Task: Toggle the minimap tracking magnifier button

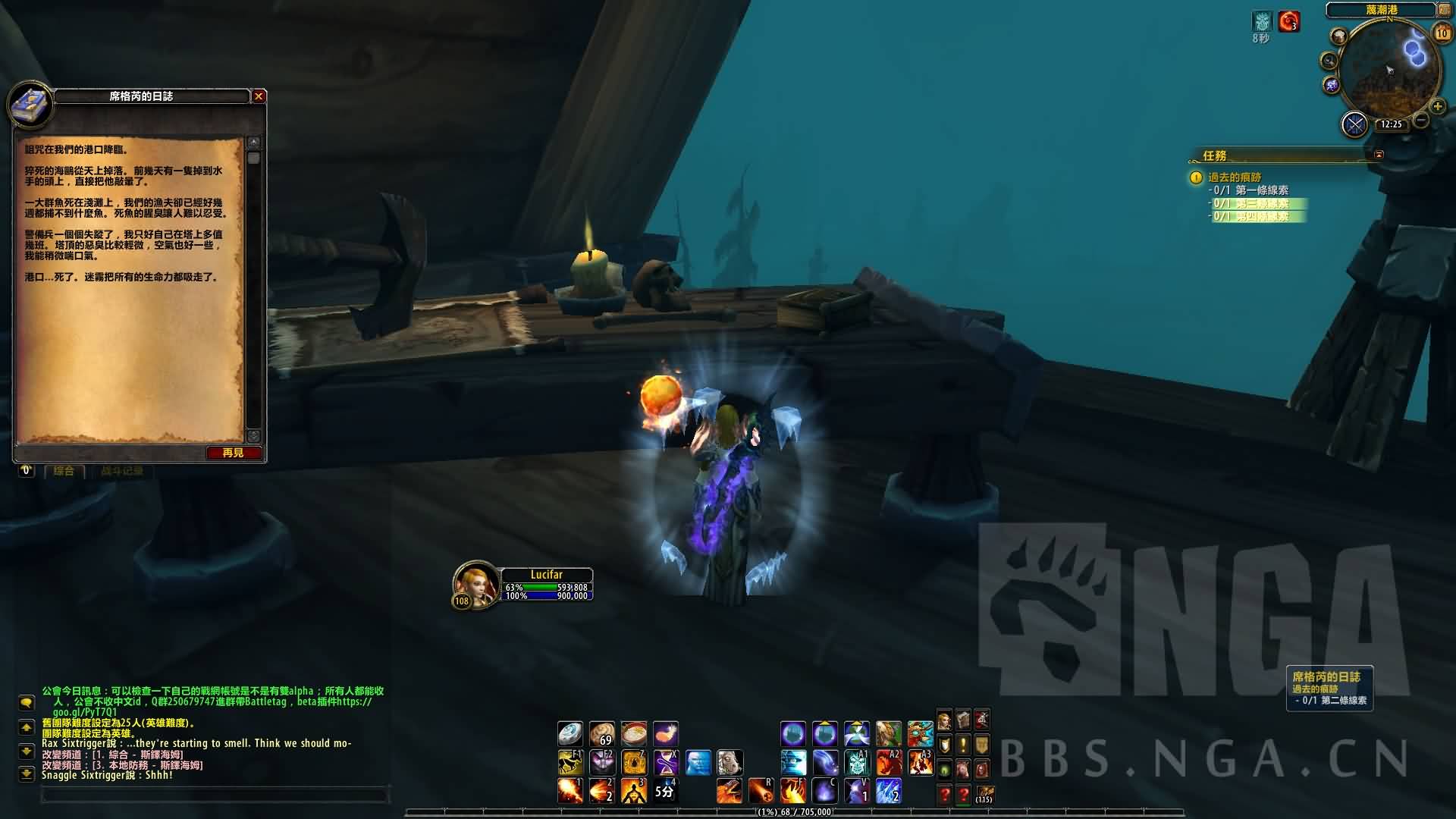Action: 1329,61
